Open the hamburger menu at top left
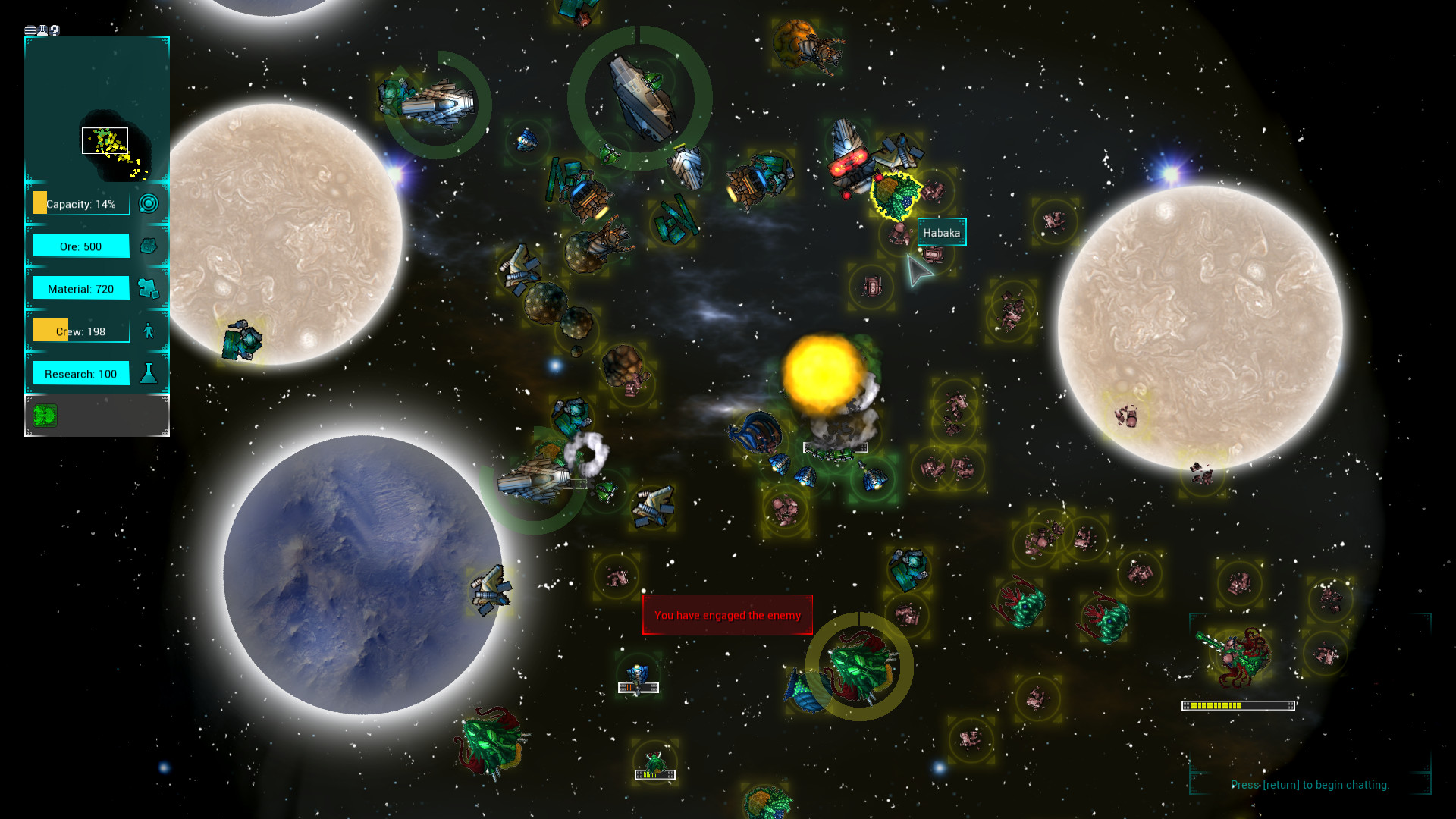 (28, 30)
